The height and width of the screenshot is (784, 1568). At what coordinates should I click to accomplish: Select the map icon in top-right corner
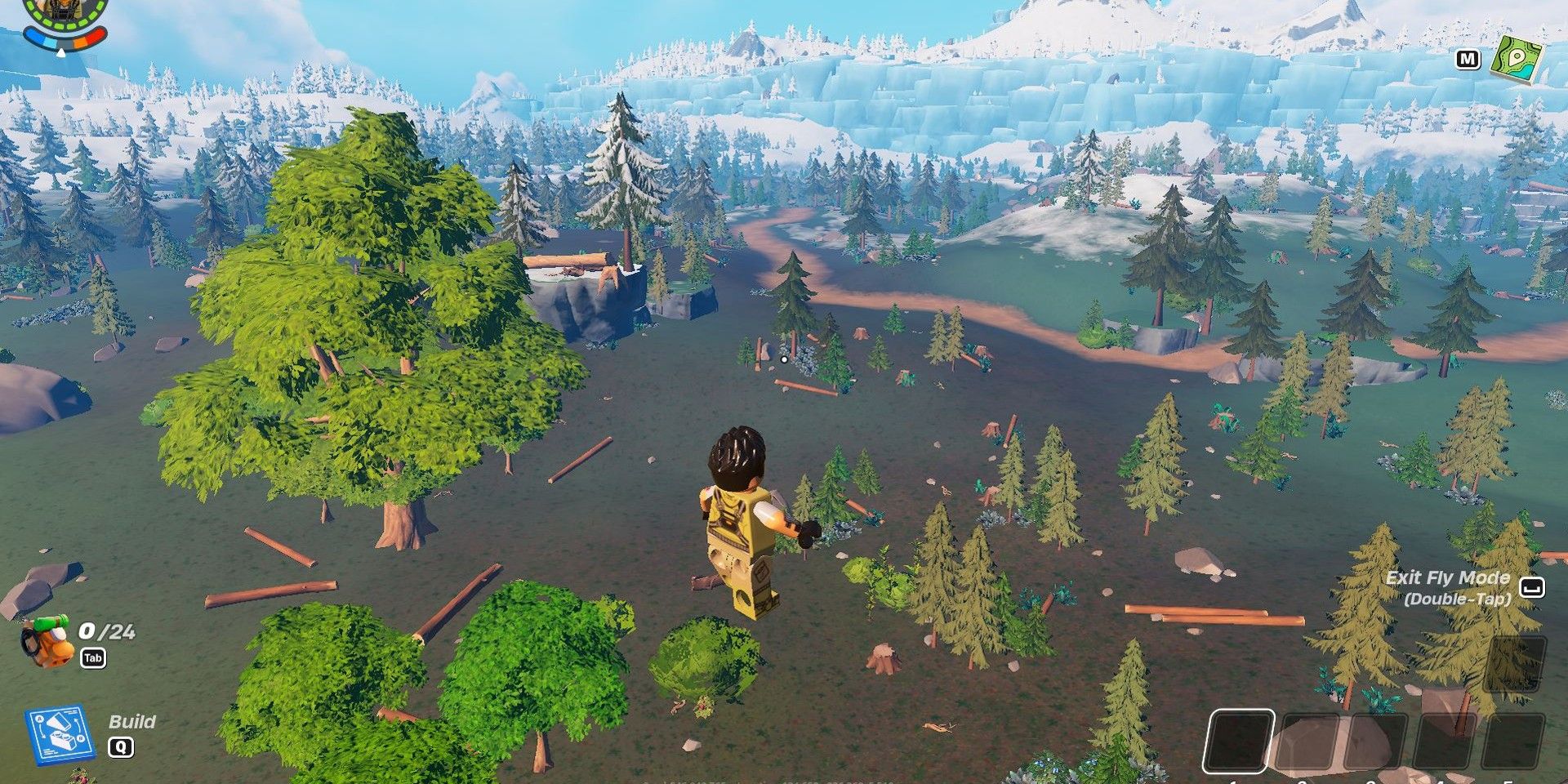point(1521,59)
